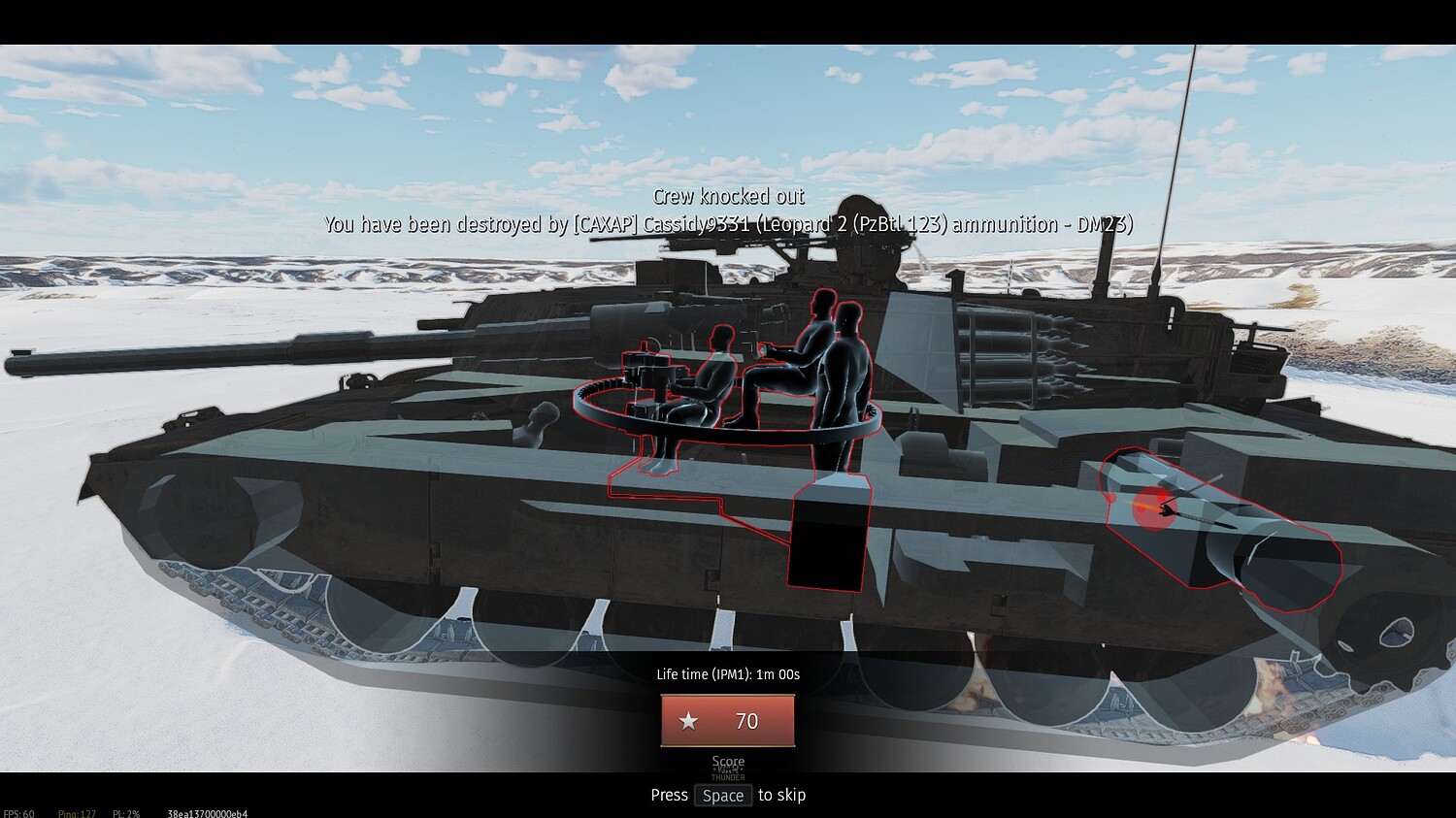Click the FPS: 60 counter indicator

pos(17,813)
